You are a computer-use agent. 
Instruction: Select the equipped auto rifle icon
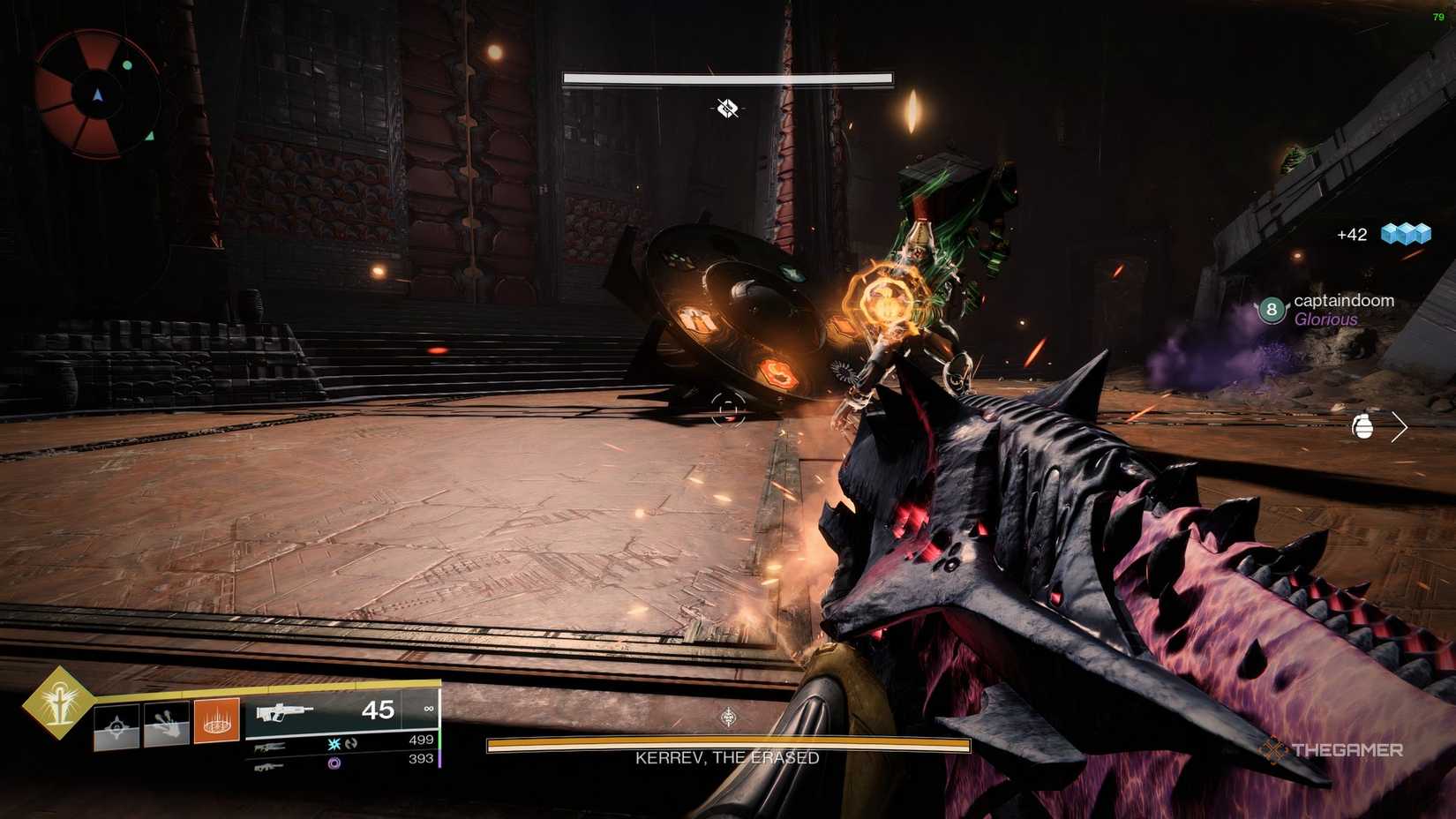click(x=283, y=711)
